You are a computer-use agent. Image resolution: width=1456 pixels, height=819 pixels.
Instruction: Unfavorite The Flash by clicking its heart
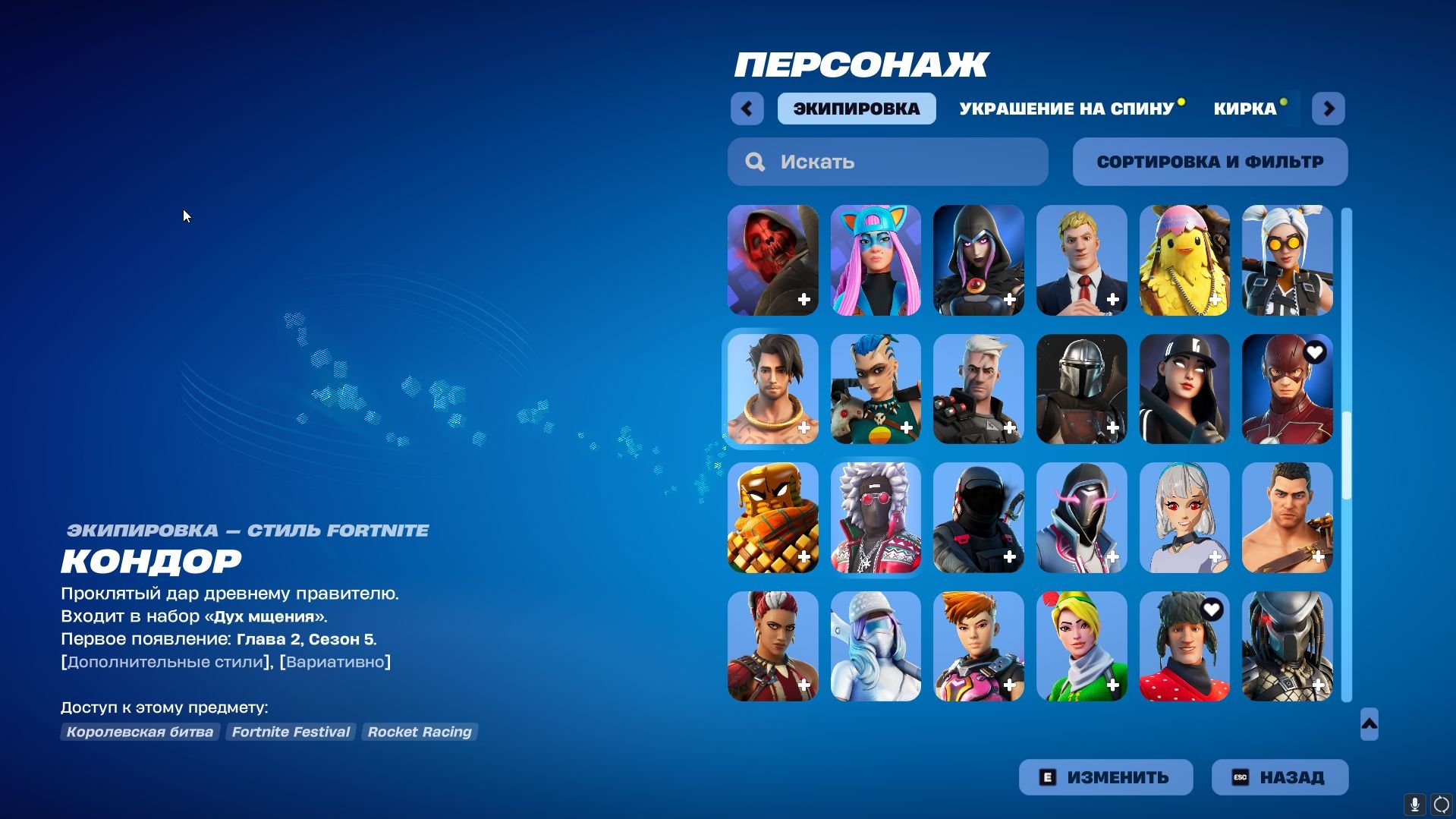tap(1313, 352)
